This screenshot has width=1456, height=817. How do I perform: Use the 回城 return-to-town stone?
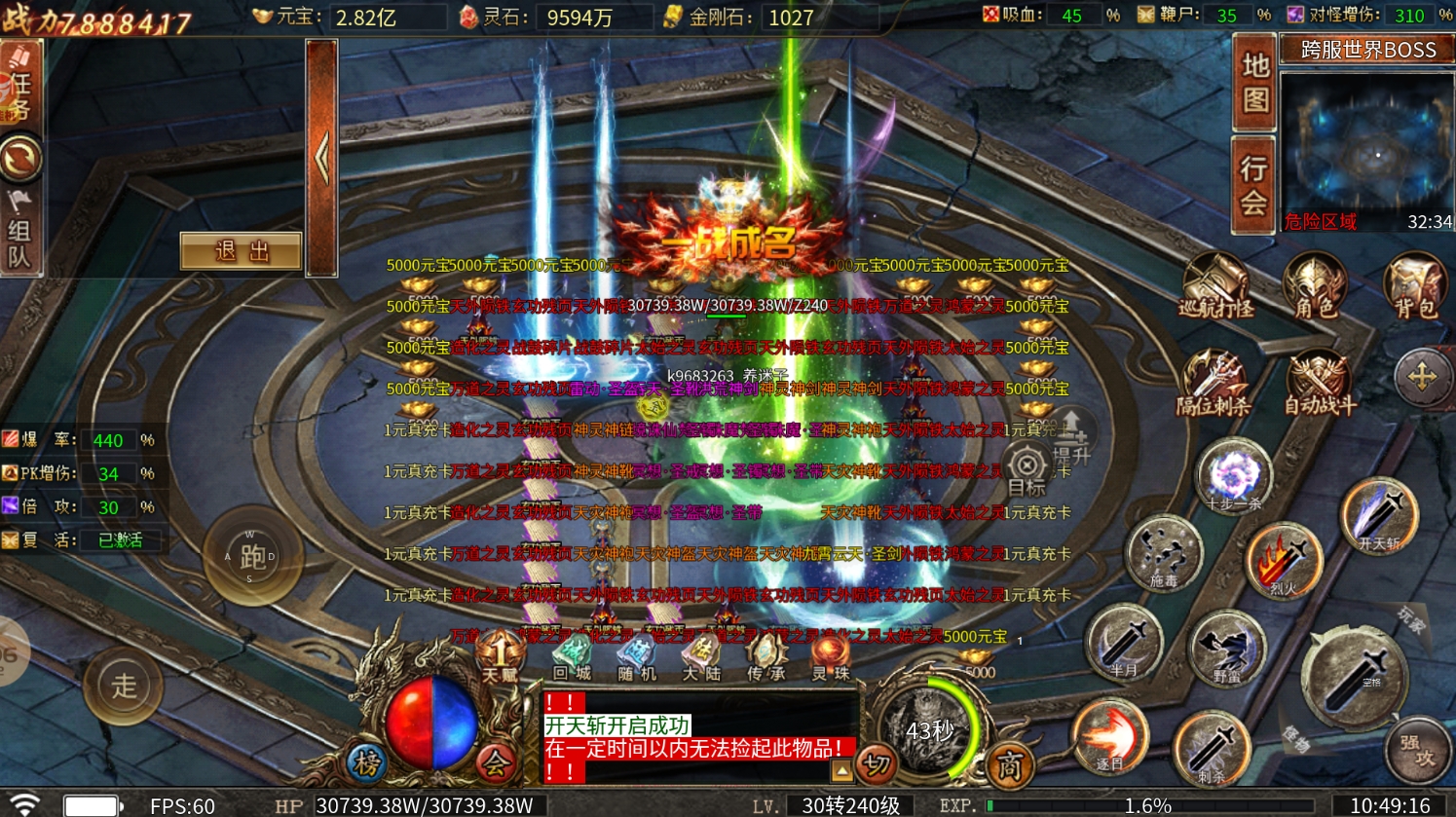point(572,657)
